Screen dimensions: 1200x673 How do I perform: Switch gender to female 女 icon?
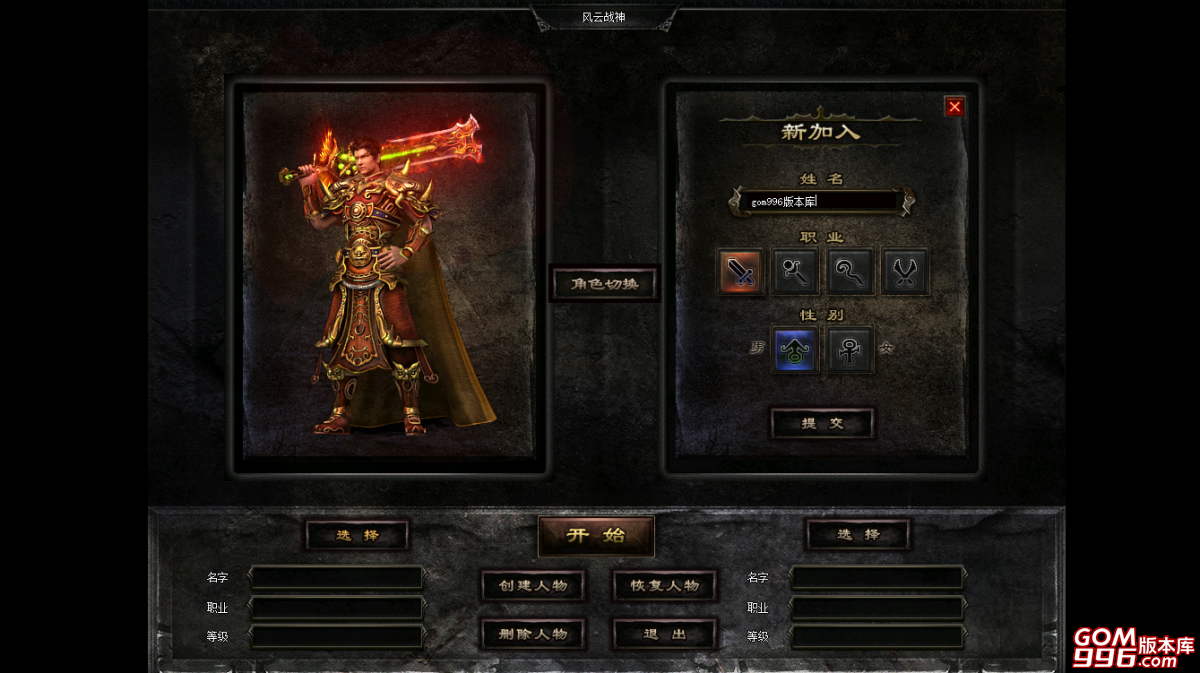[x=851, y=350]
